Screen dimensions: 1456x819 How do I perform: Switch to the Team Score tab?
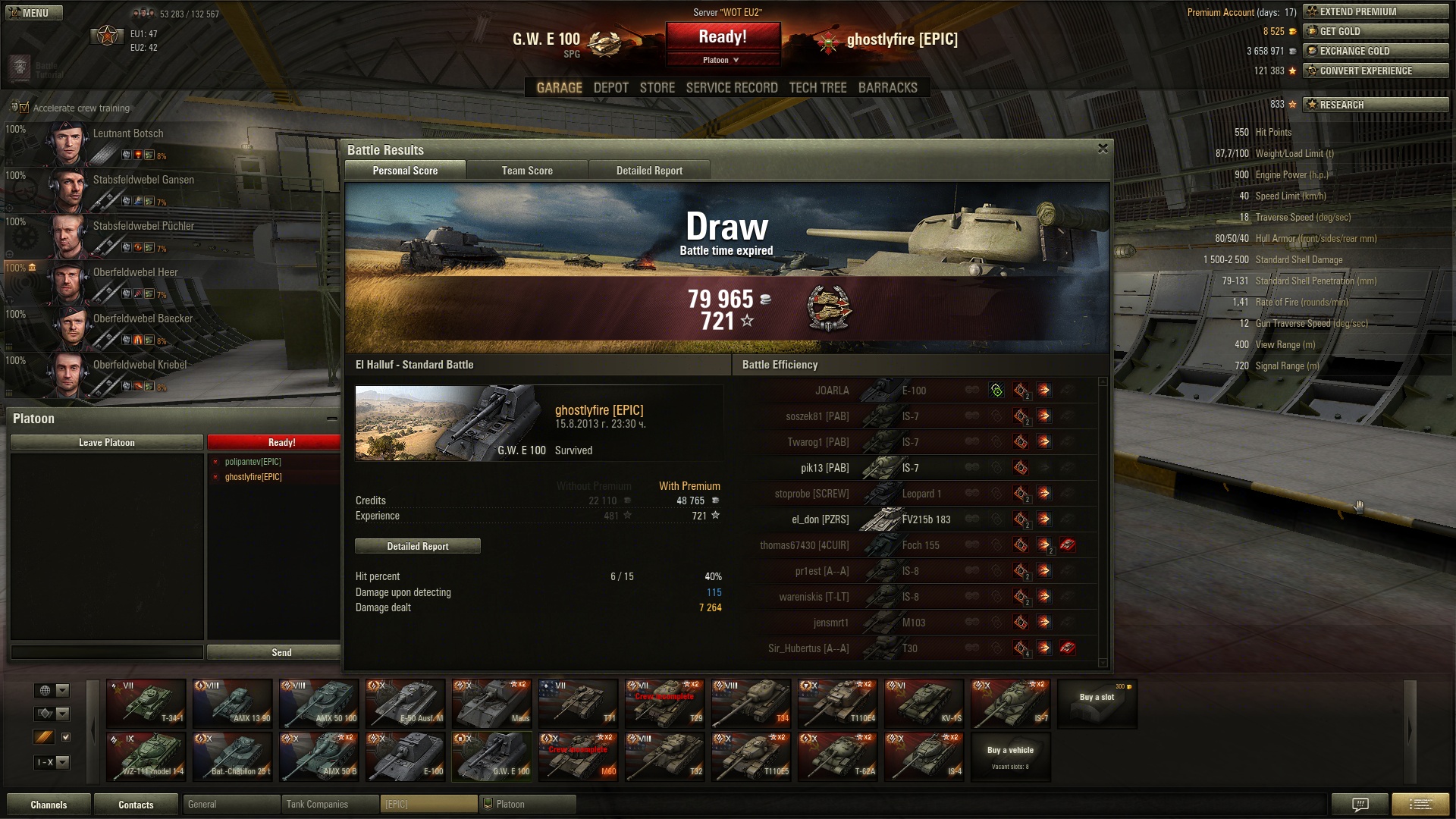tap(527, 171)
